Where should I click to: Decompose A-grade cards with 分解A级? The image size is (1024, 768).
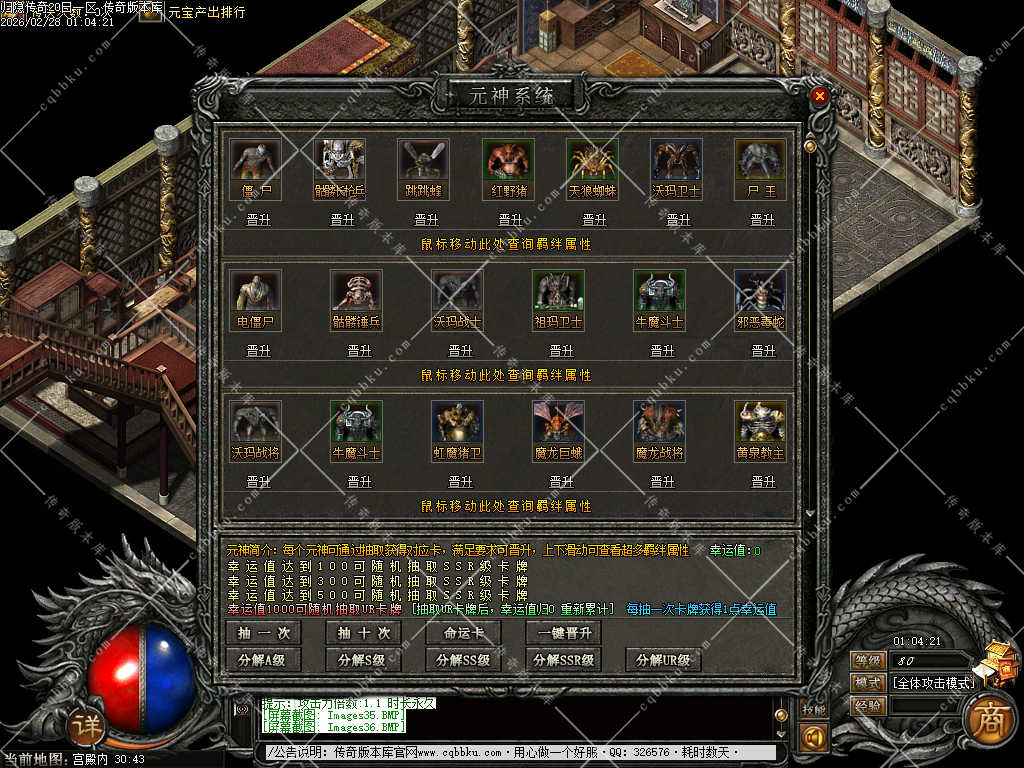pos(264,660)
